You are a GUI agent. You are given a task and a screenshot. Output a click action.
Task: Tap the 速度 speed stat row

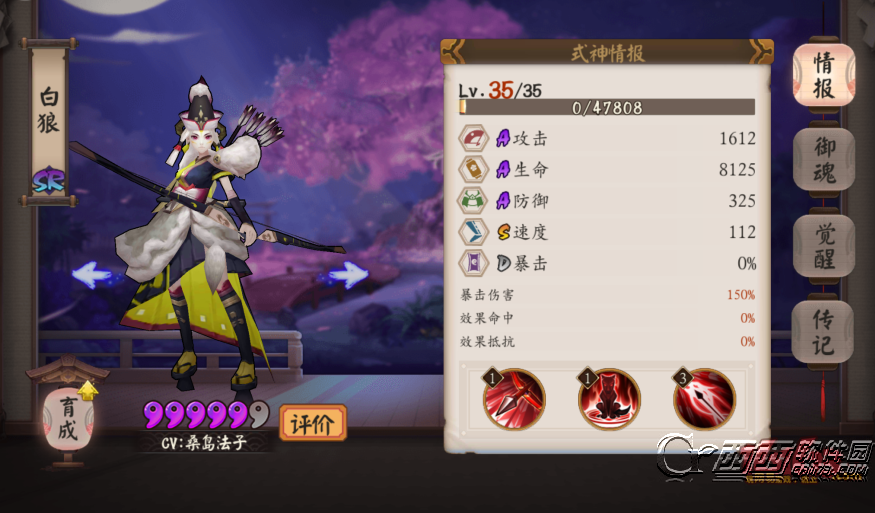(607, 232)
